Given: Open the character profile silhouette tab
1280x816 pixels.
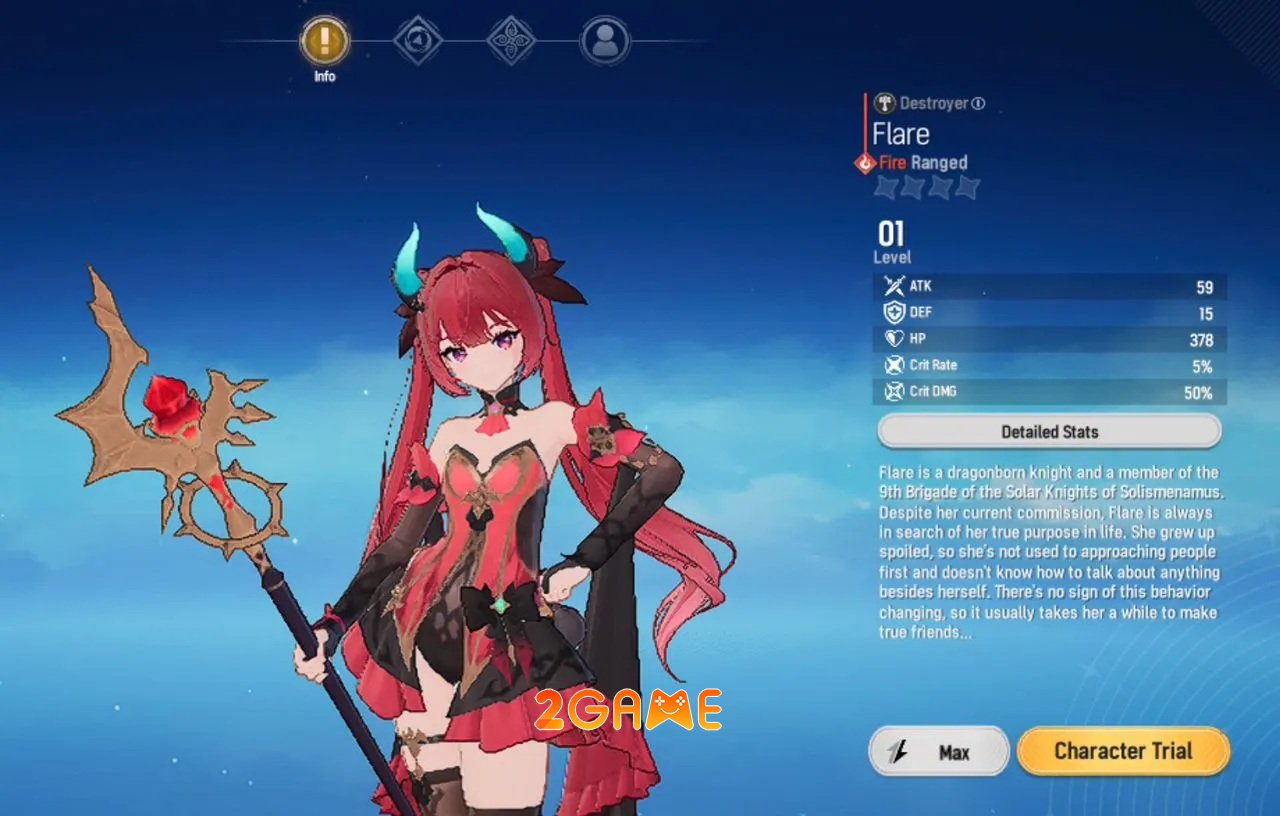Looking at the screenshot, I should [x=605, y=42].
